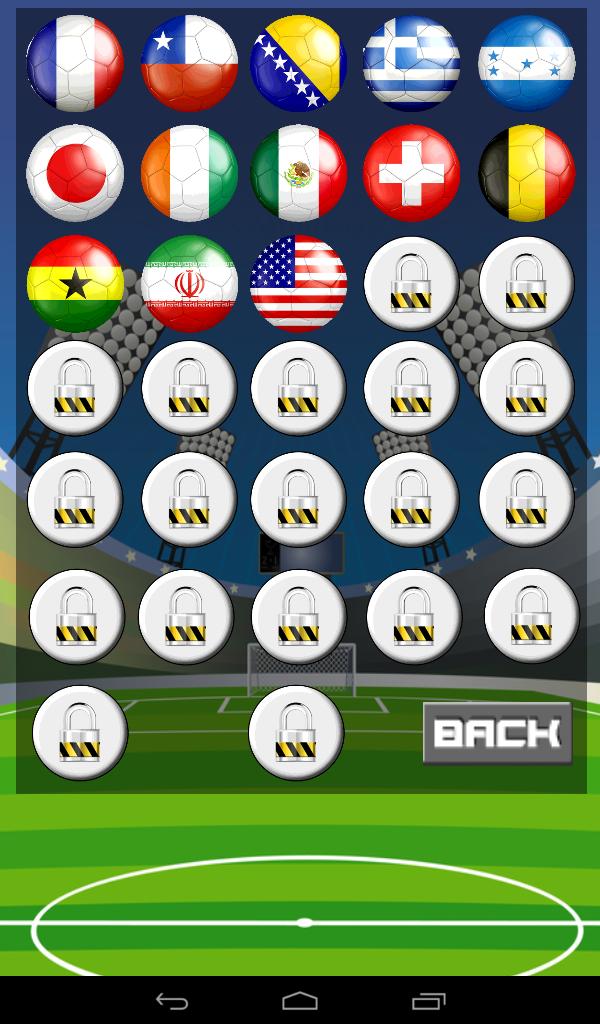Image resolution: width=600 pixels, height=1024 pixels.
Task: Select the Iran flag ball
Action: (190, 283)
